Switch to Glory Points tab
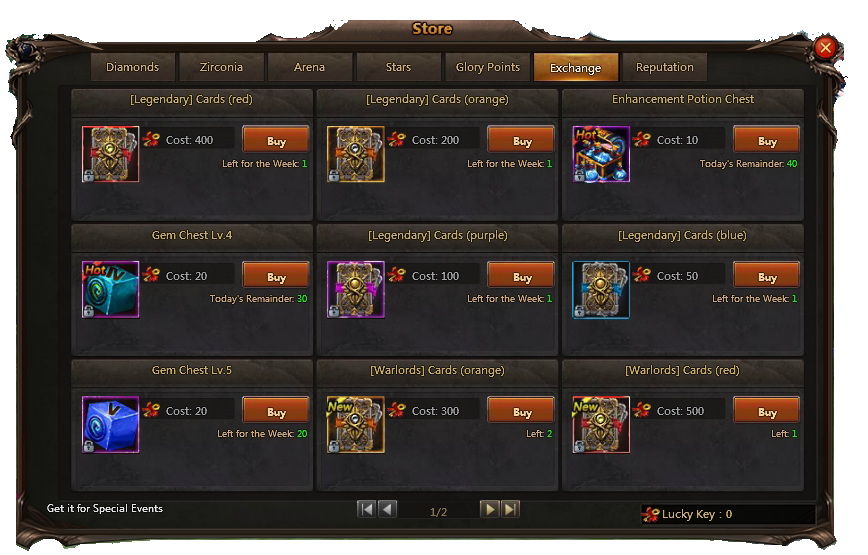The image size is (868, 555). tap(487, 67)
